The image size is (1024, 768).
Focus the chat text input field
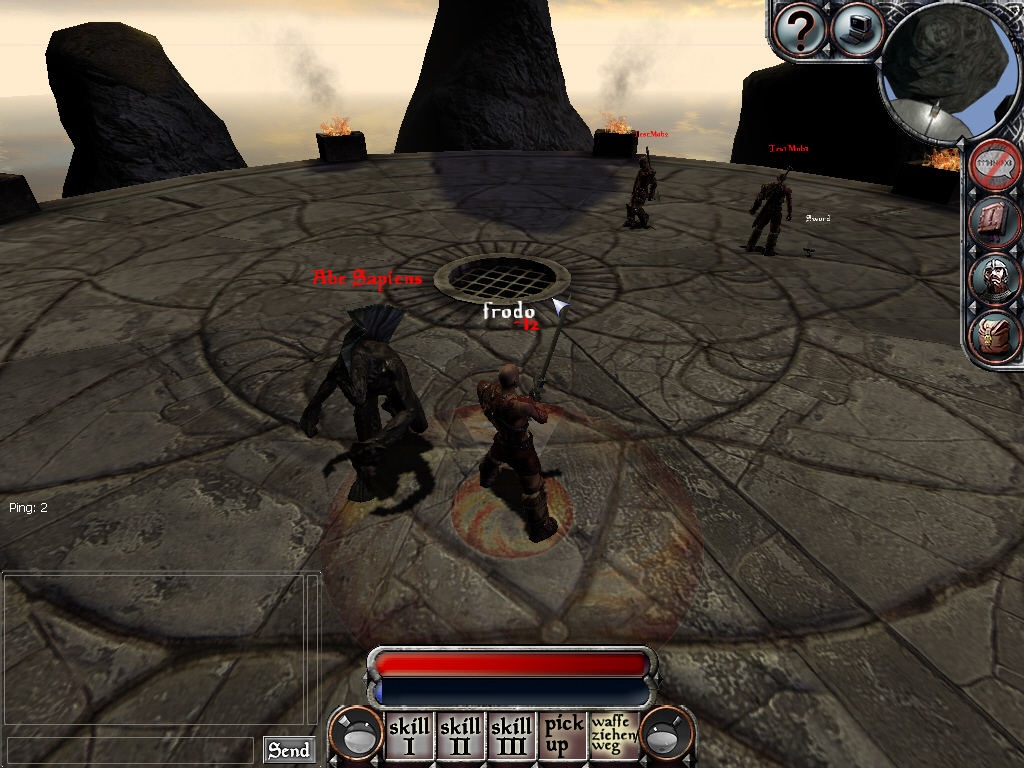pos(130,750)
